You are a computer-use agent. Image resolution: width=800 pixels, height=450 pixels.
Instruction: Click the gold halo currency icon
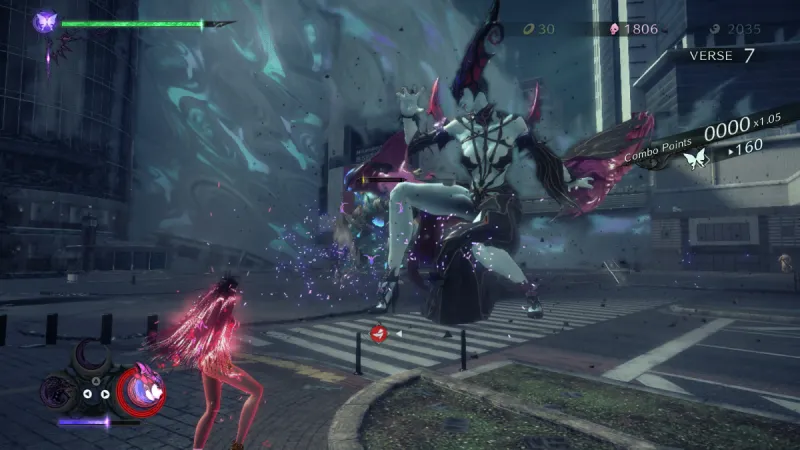click(527, 29)
